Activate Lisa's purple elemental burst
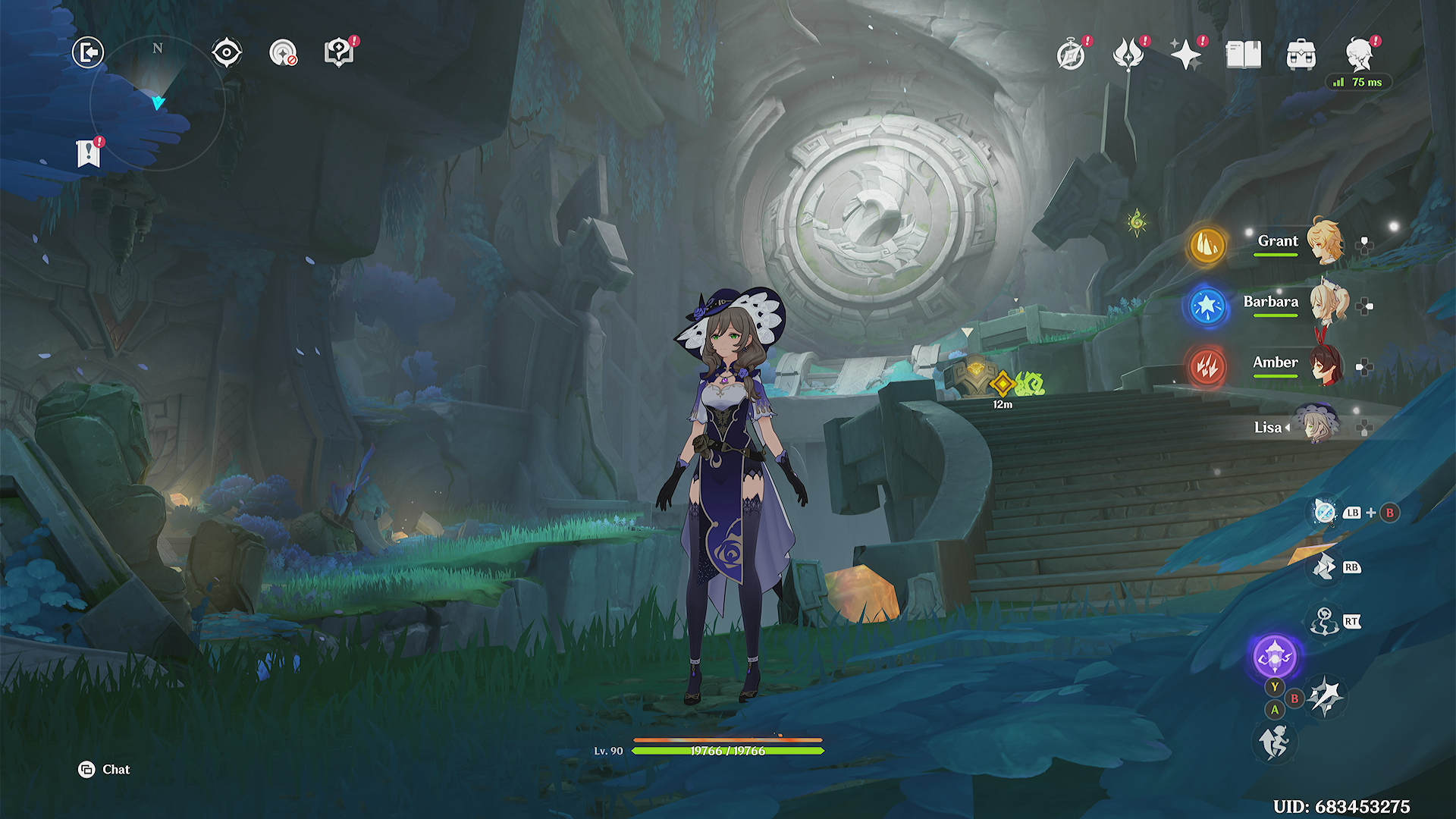The height and width of the screenshot is (819, 1456). click(x=1275, y=657)
